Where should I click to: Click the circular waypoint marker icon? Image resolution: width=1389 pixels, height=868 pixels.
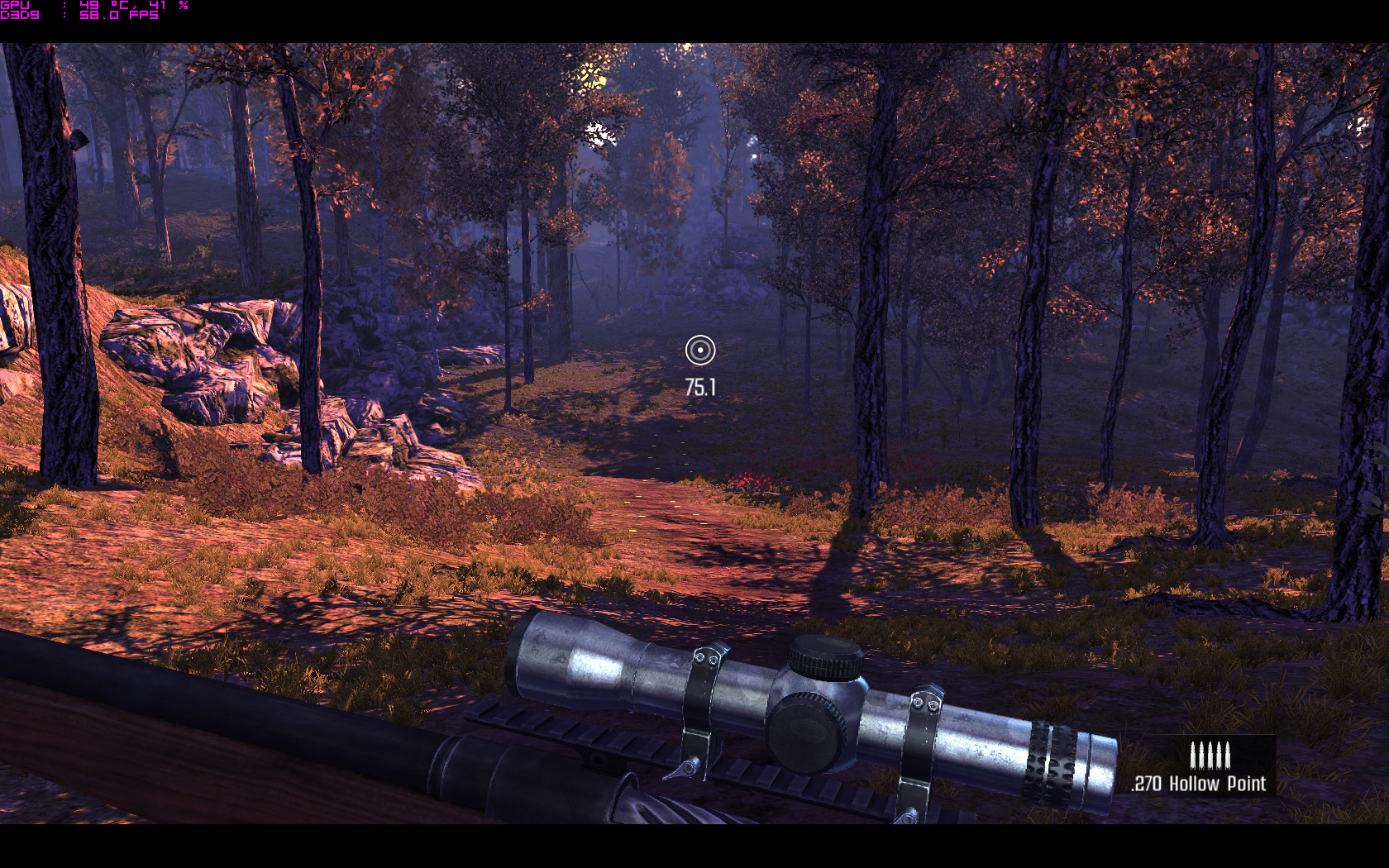699,351
